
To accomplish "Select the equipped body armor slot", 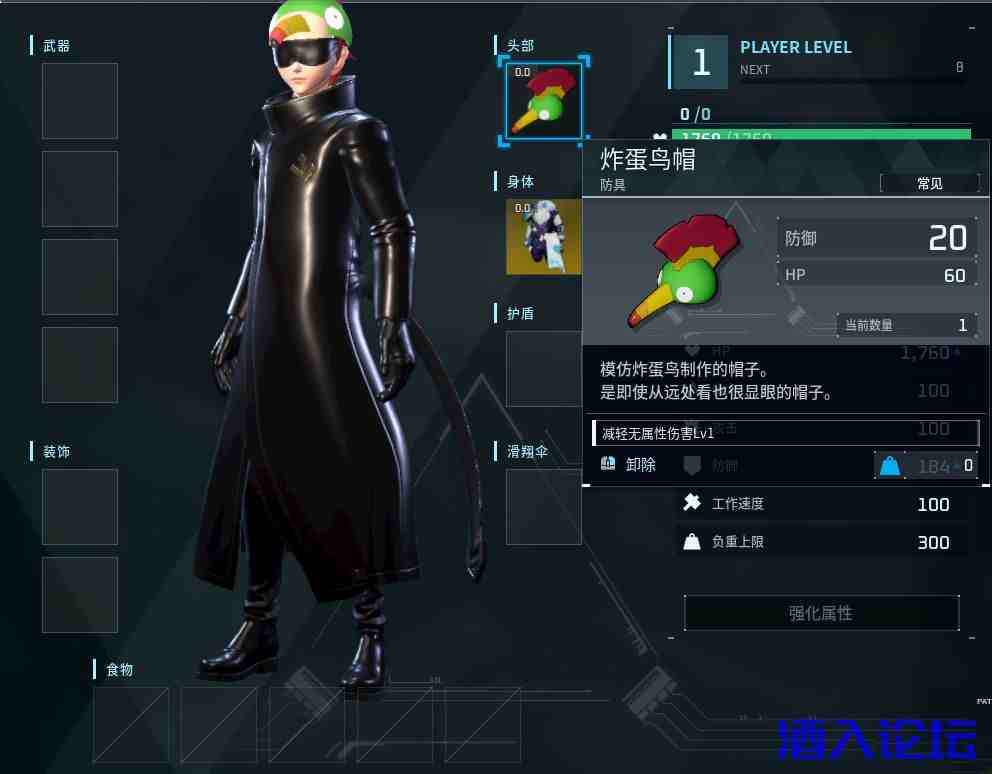I will pos(543,236).
